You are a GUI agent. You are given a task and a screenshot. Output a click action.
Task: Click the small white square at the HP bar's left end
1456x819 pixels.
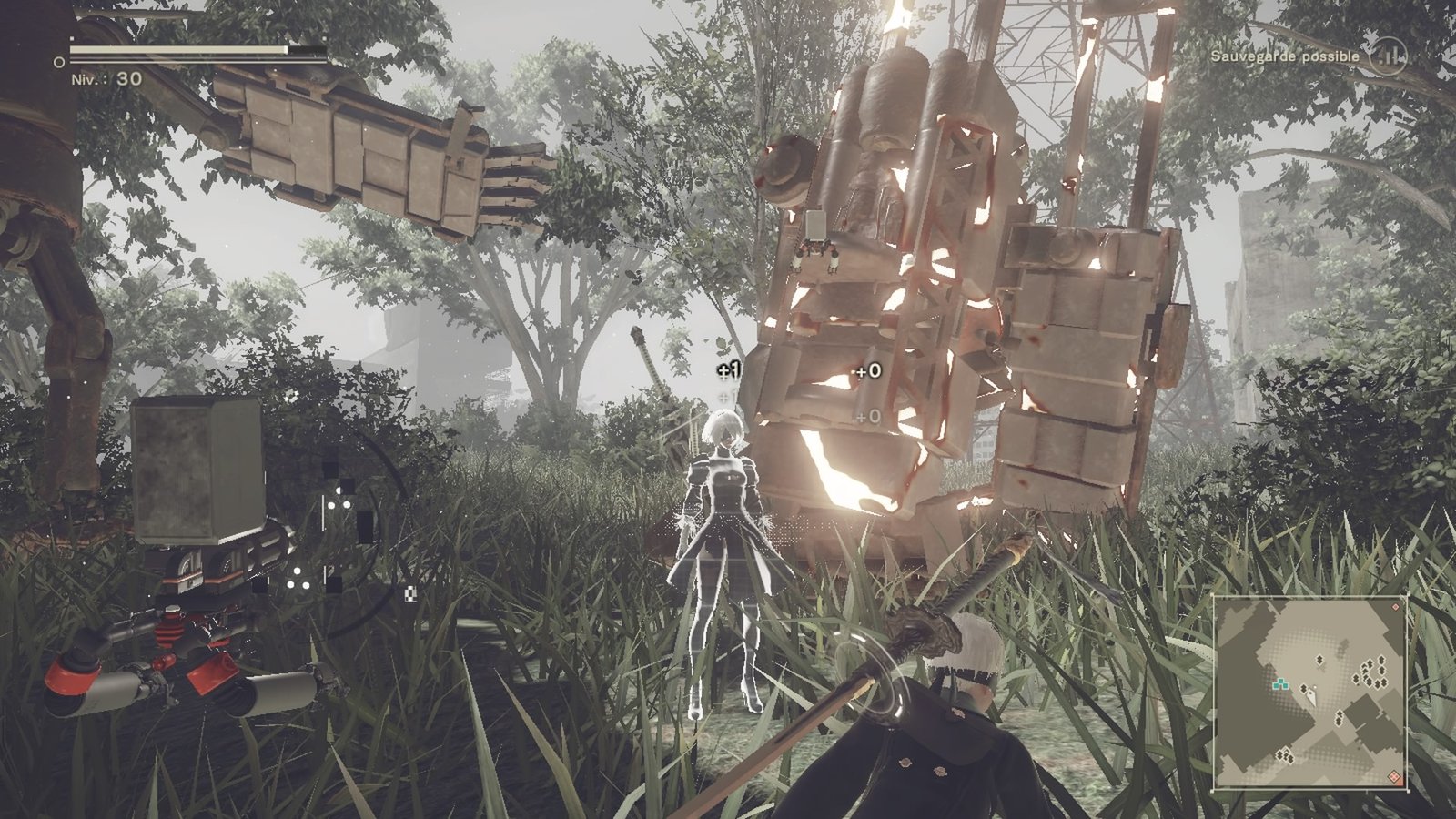[72, 37]
